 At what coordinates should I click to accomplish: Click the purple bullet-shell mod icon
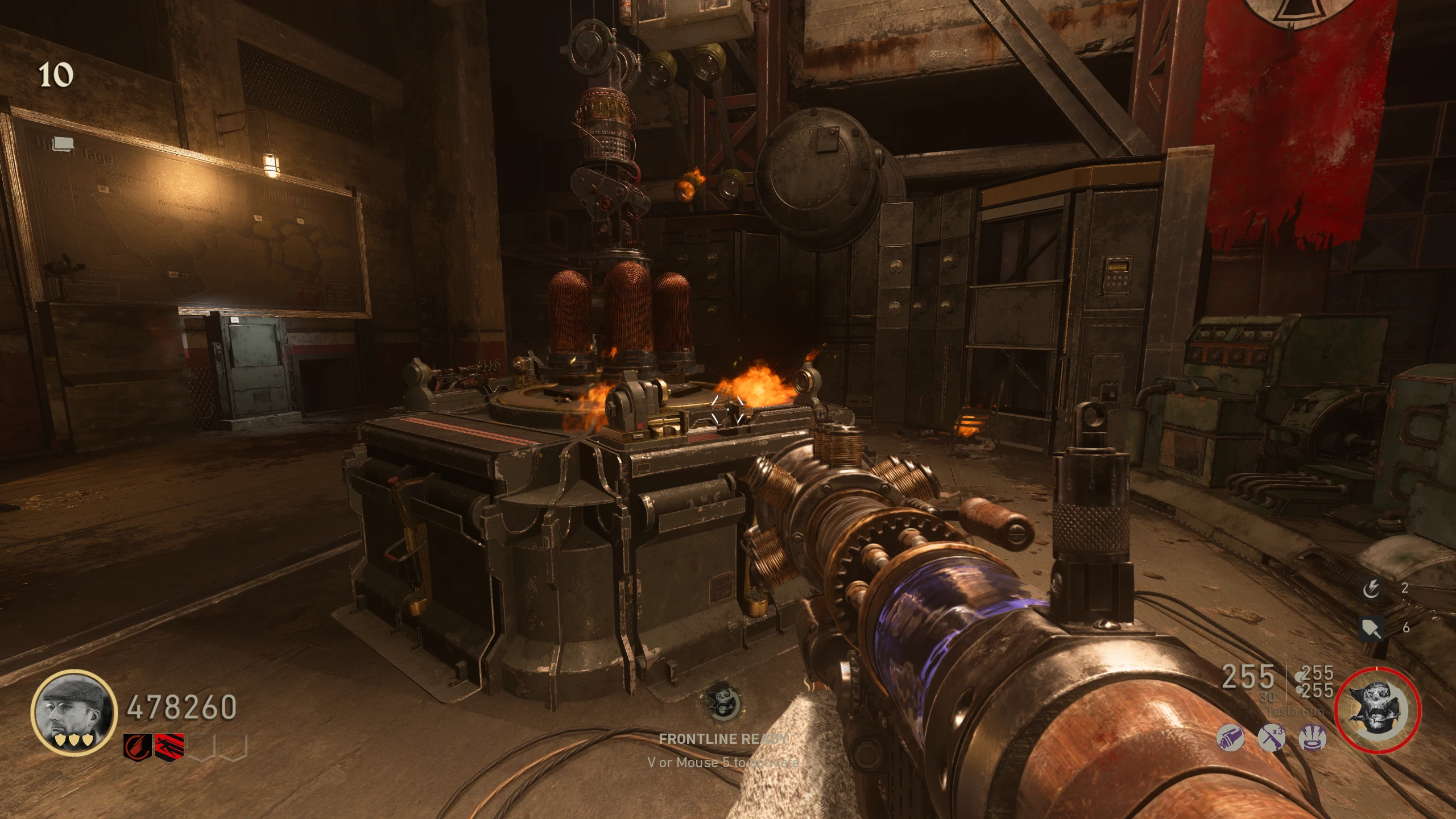(1230, 739)
